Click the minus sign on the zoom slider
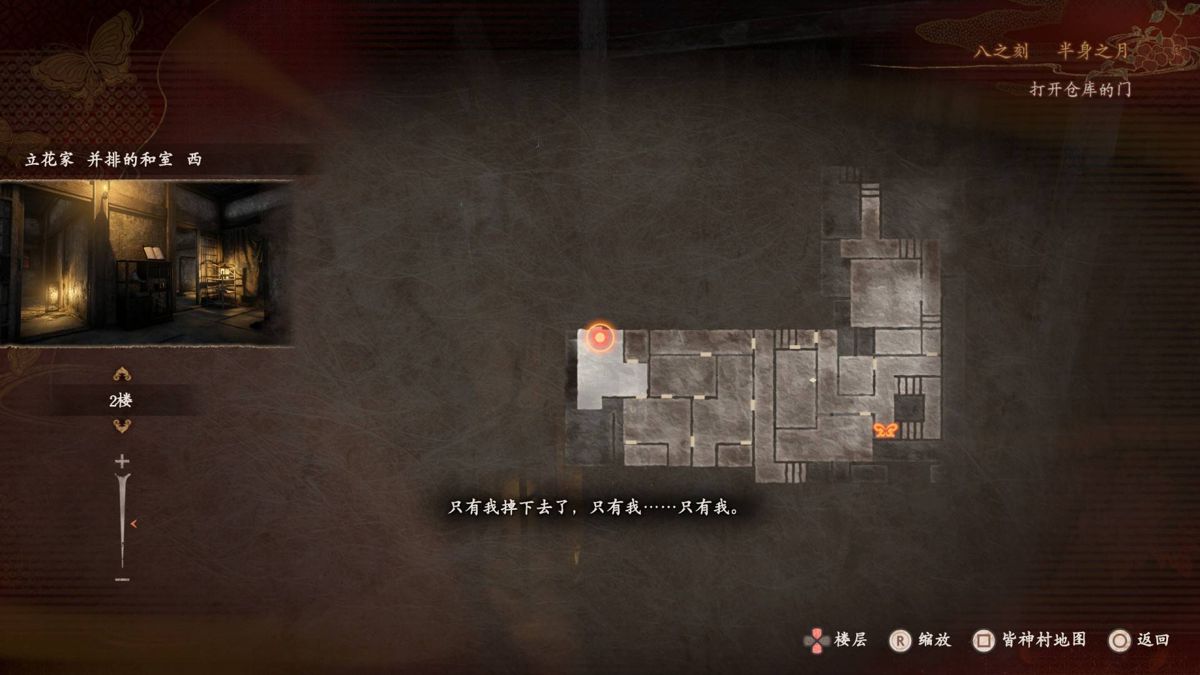 (122, 579)
